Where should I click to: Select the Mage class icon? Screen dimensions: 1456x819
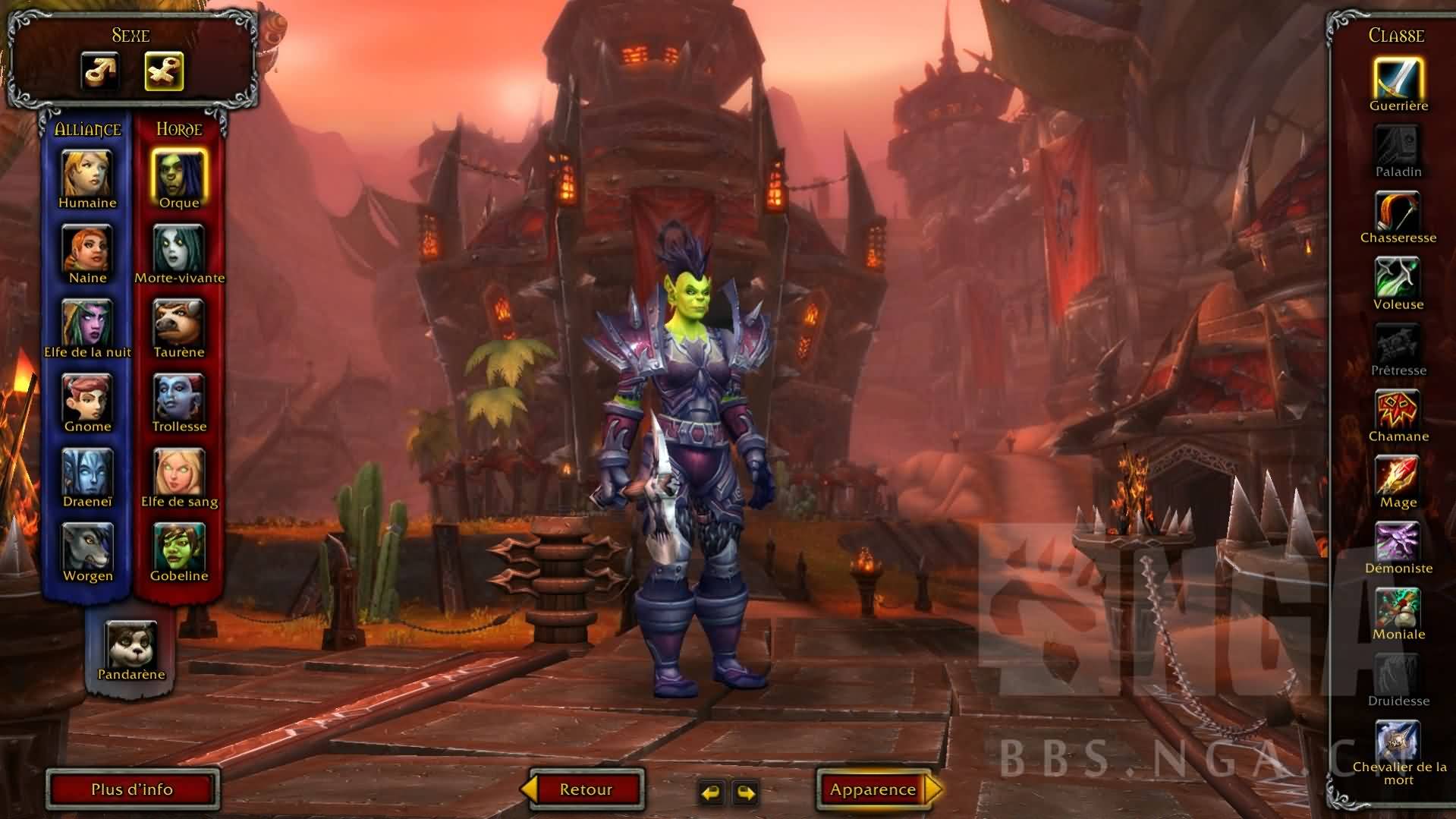[x=1398, y=476]
